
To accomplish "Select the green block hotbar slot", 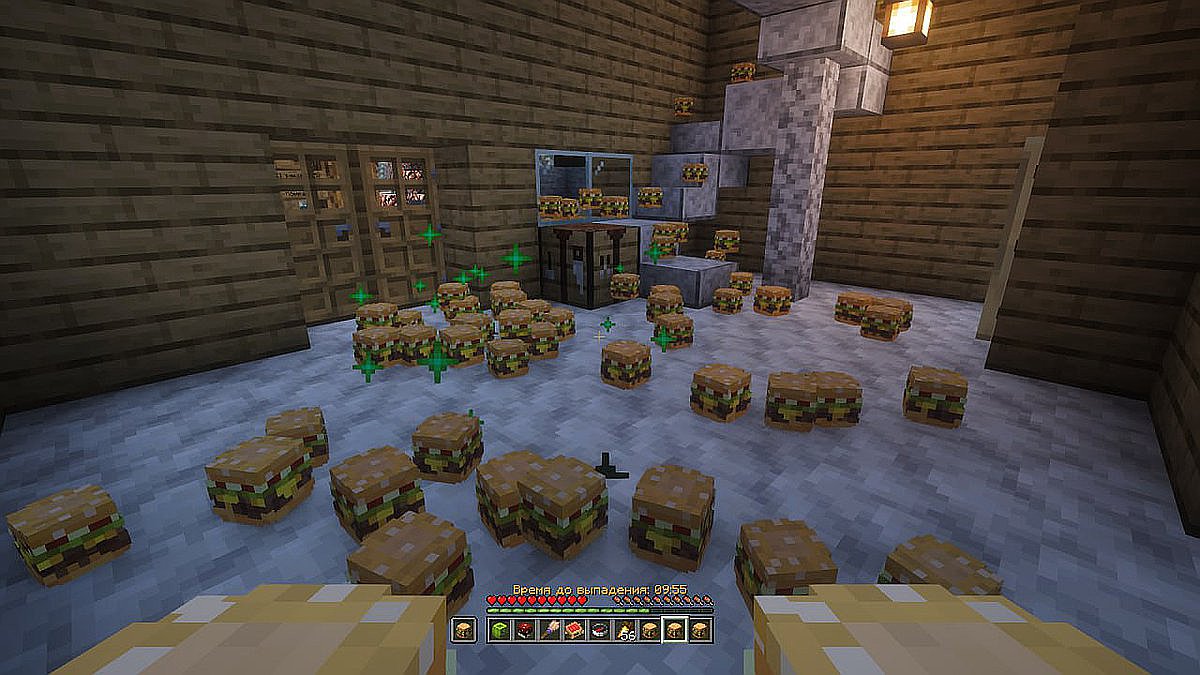I will [499, 630].
